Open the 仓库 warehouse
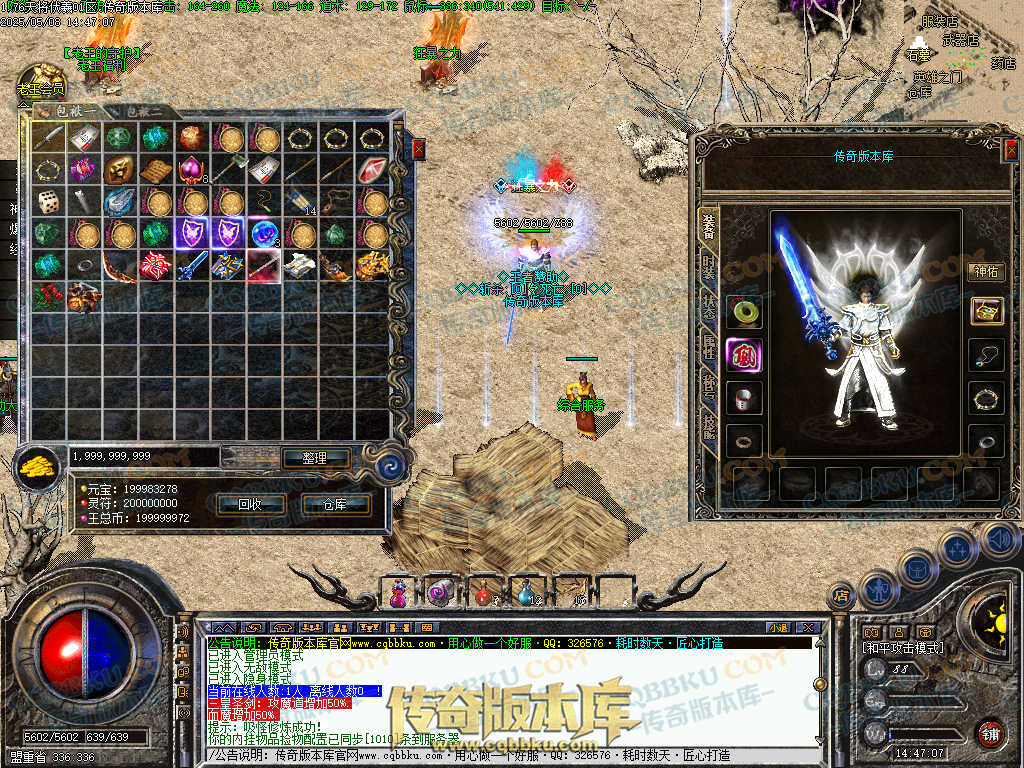 334,504
